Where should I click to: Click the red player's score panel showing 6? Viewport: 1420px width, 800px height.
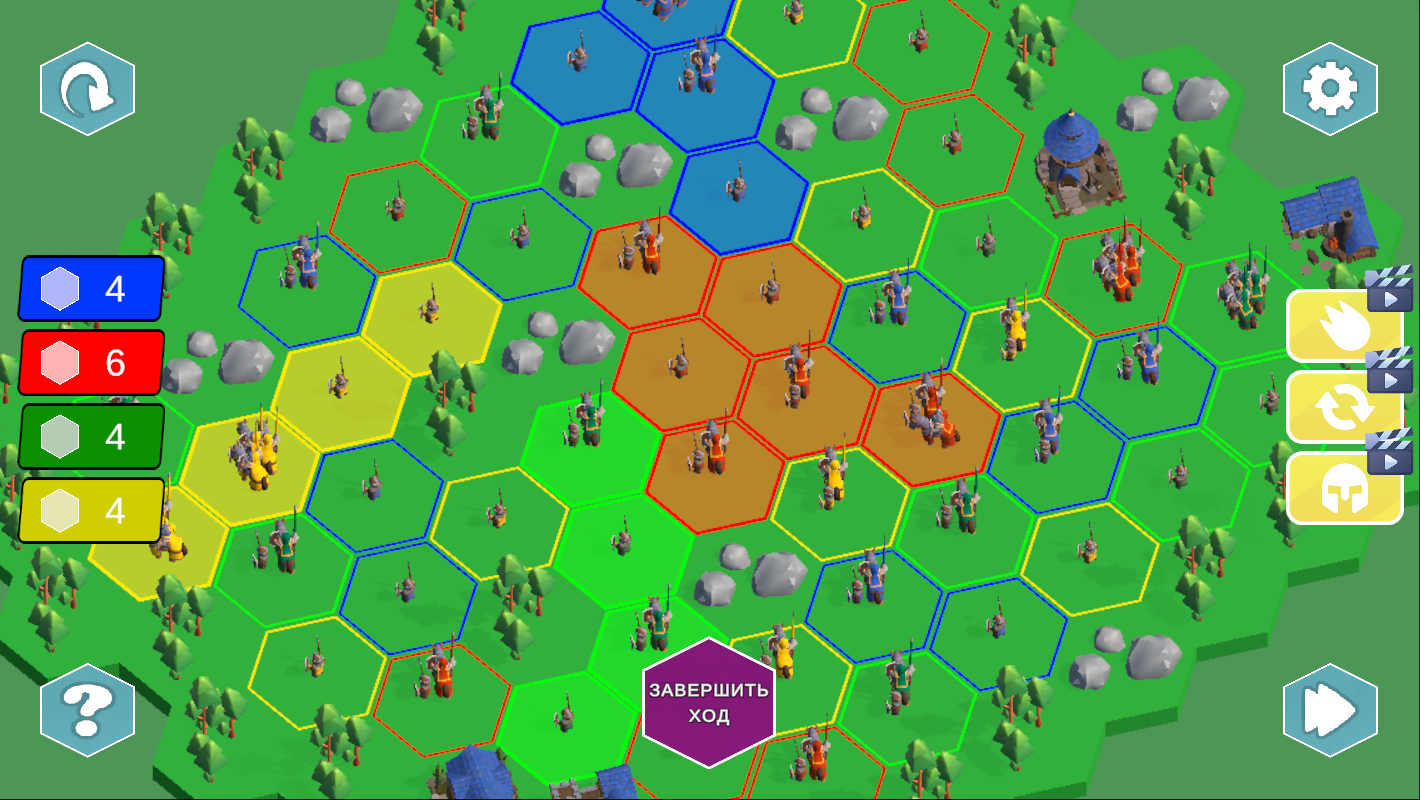pyautogui.click(x=90, y=363)
